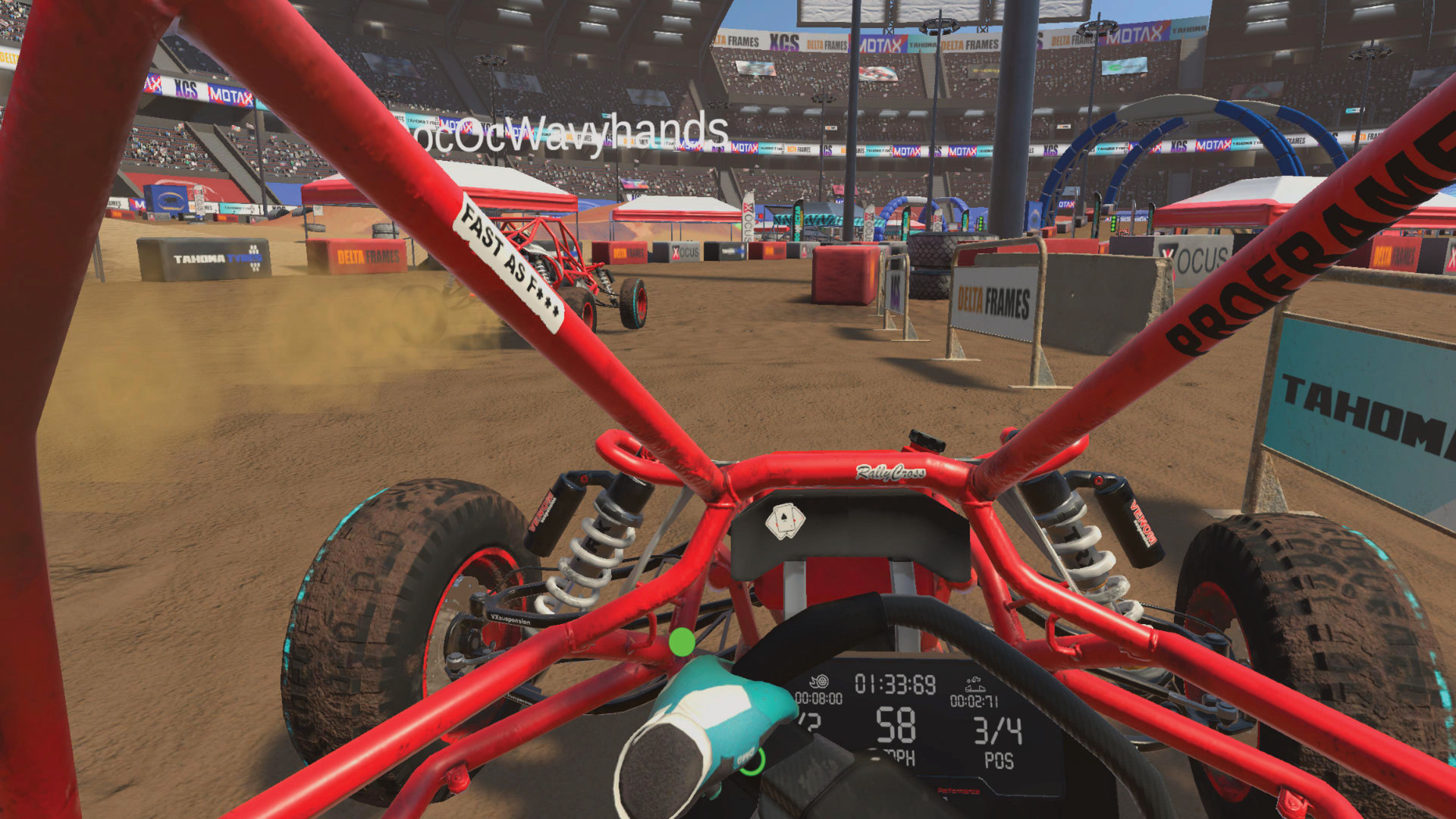Click the tire-burnout icon on the dashboard
This screenshot has height=819, width=1456.
[820, 682]
